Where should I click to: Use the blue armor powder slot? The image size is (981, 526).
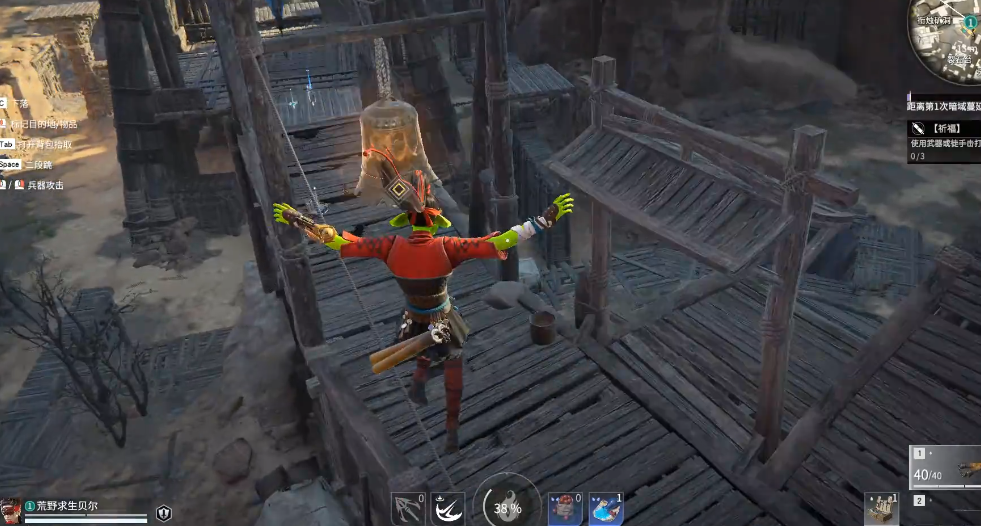point(606,509)
